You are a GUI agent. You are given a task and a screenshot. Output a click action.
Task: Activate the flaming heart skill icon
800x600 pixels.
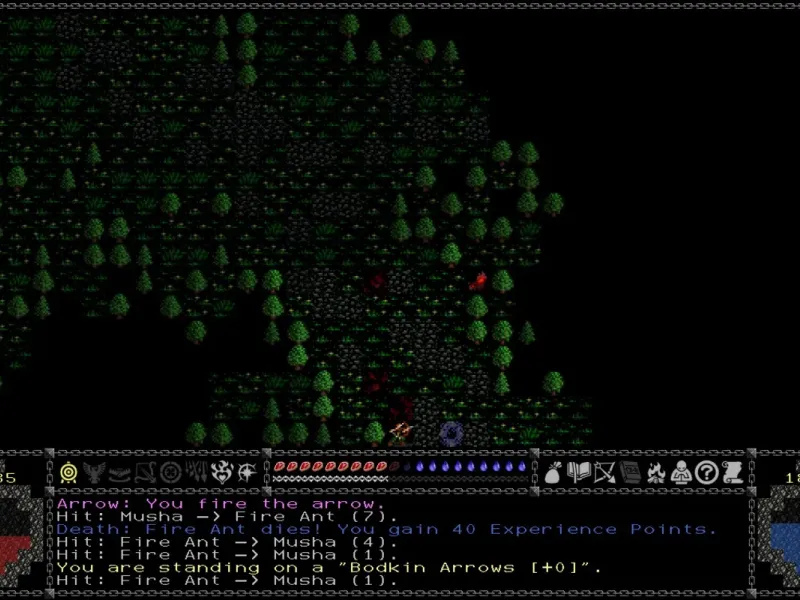point(222,472)
